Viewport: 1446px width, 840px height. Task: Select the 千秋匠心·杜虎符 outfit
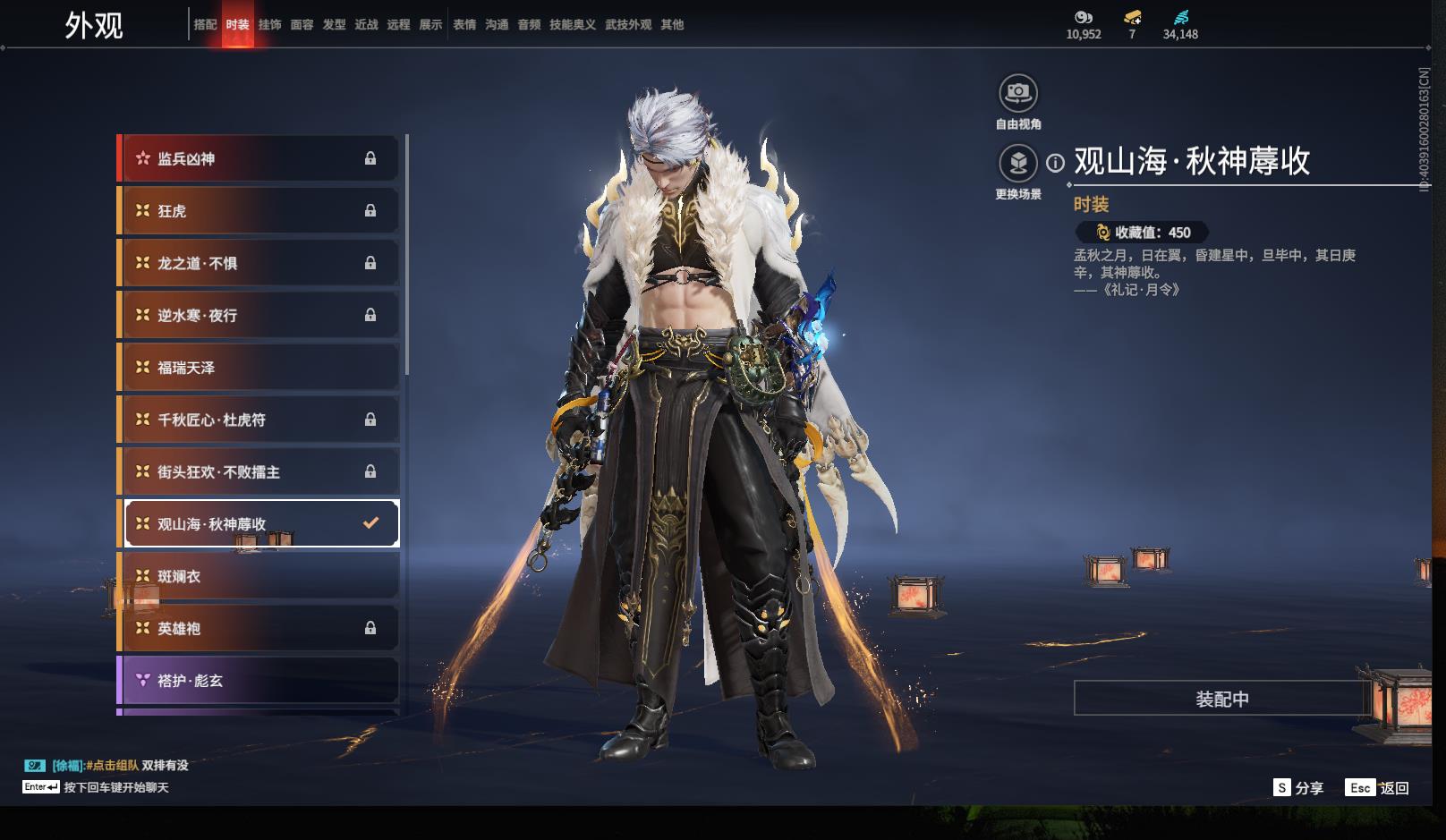tap(259, 420)
